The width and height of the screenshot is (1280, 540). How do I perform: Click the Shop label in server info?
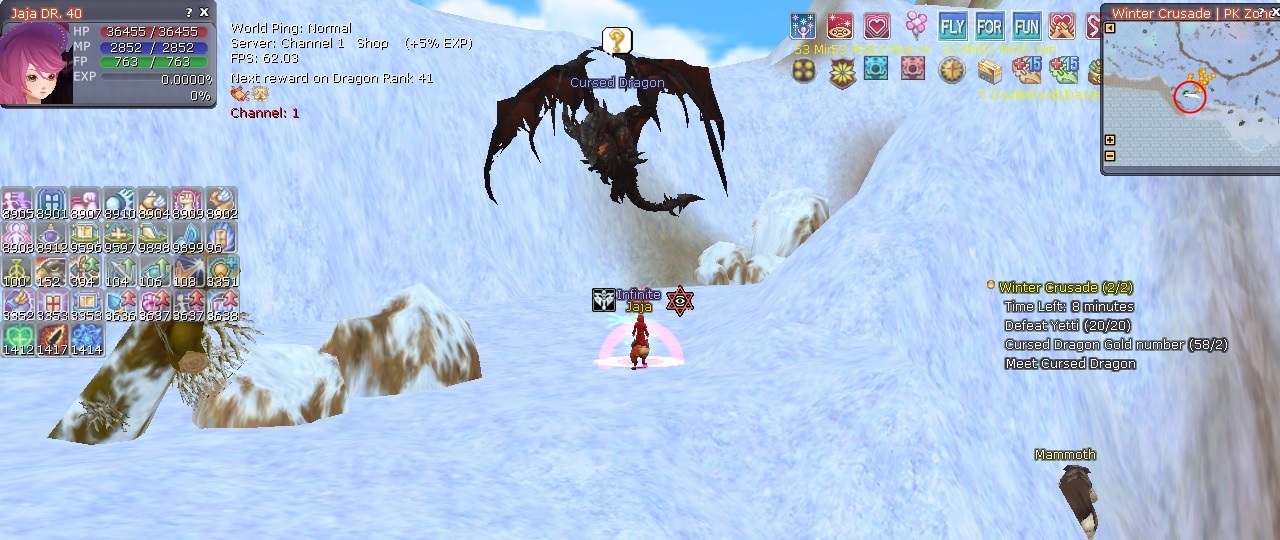pyautogui.click(x=372, y=44)
